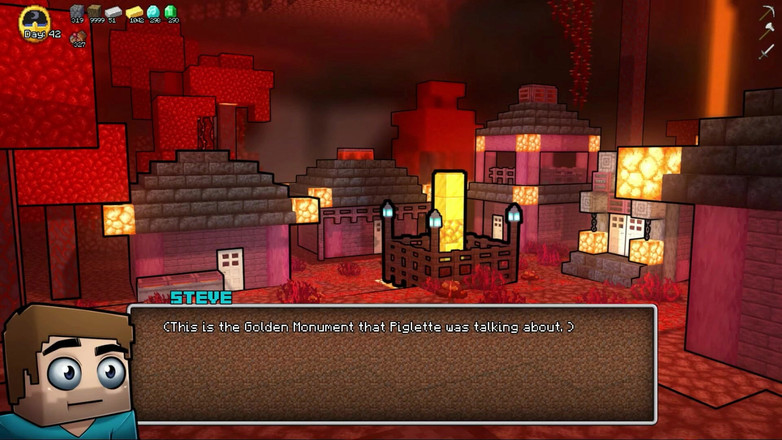Click the dirt block resource icon
The image size is (782, 440).
95,12
